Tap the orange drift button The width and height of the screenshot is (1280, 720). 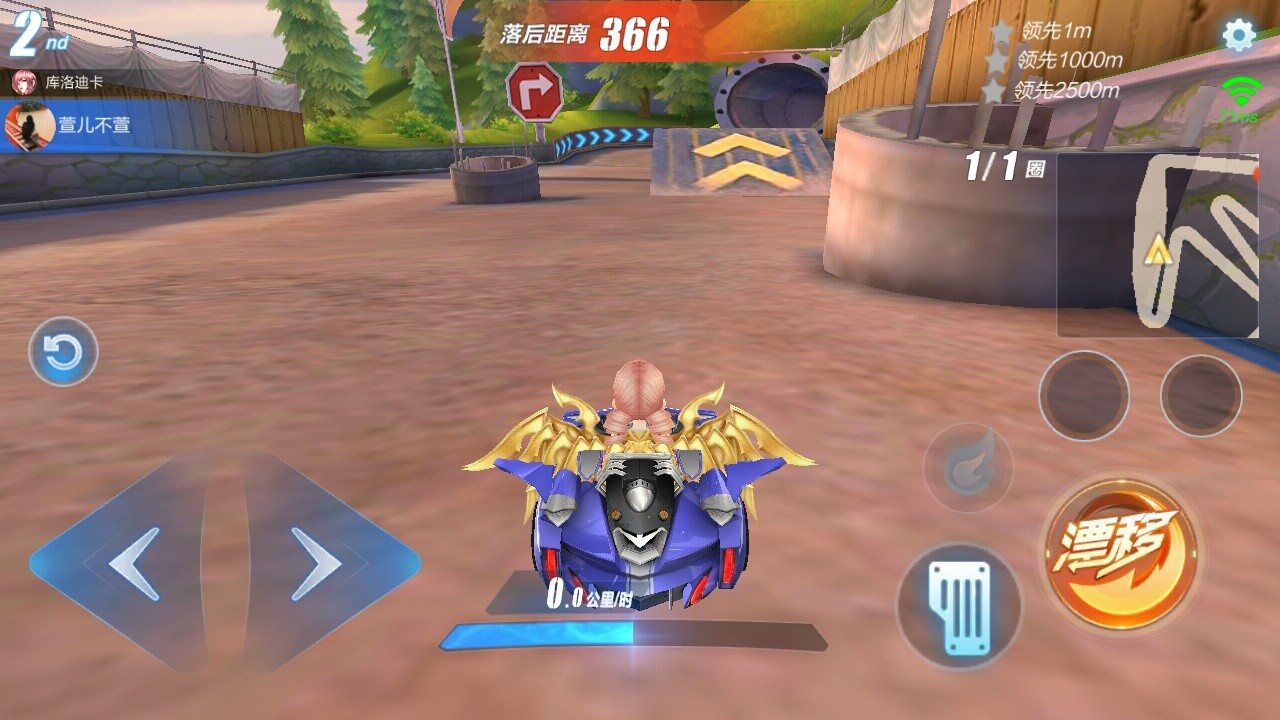click(x=1121, y=553)
